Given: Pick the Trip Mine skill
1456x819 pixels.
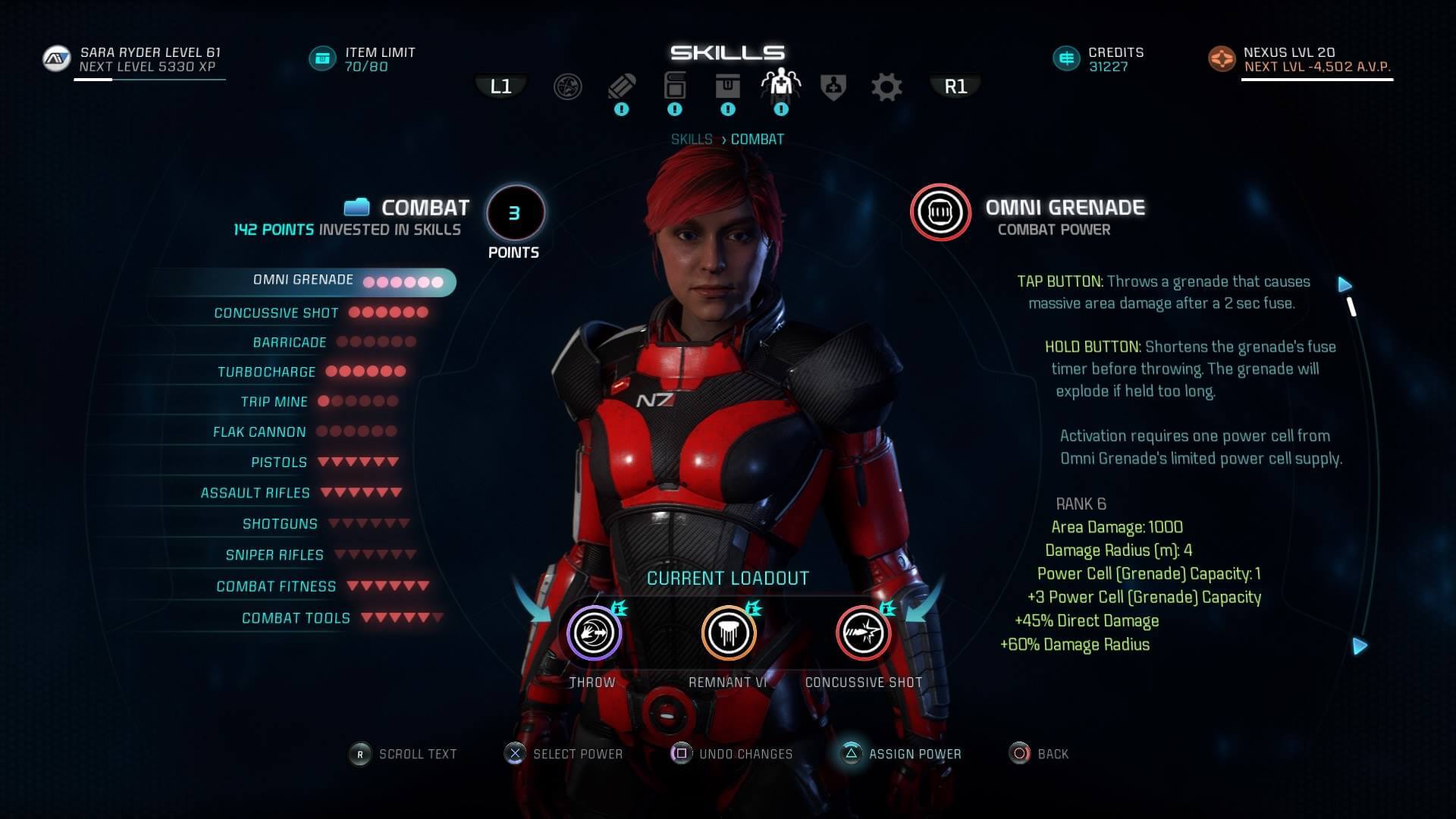Looking at the screenshot, I should click(x=275, y=402).
